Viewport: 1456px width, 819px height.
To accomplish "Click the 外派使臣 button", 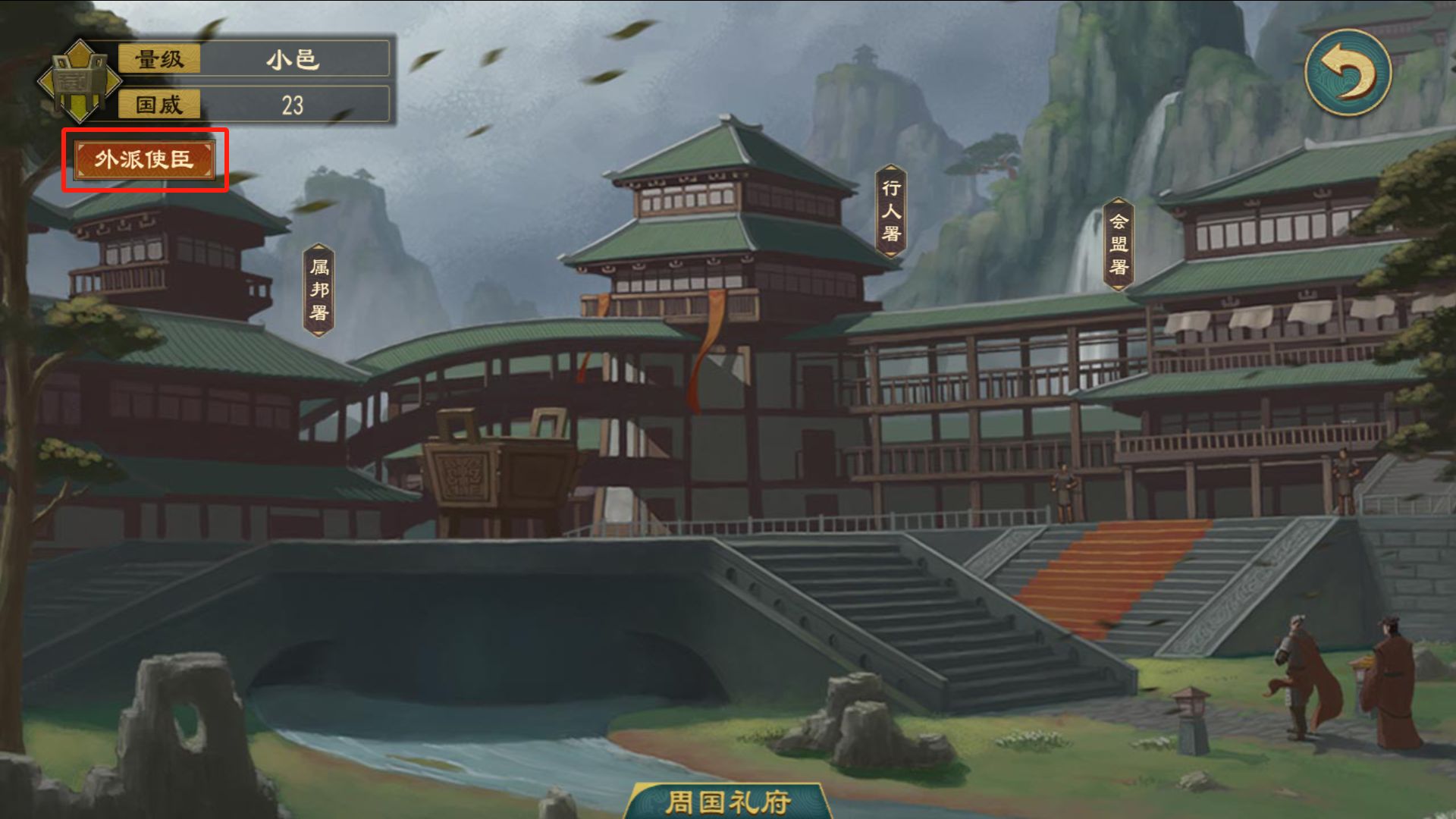I will (144, 159).
